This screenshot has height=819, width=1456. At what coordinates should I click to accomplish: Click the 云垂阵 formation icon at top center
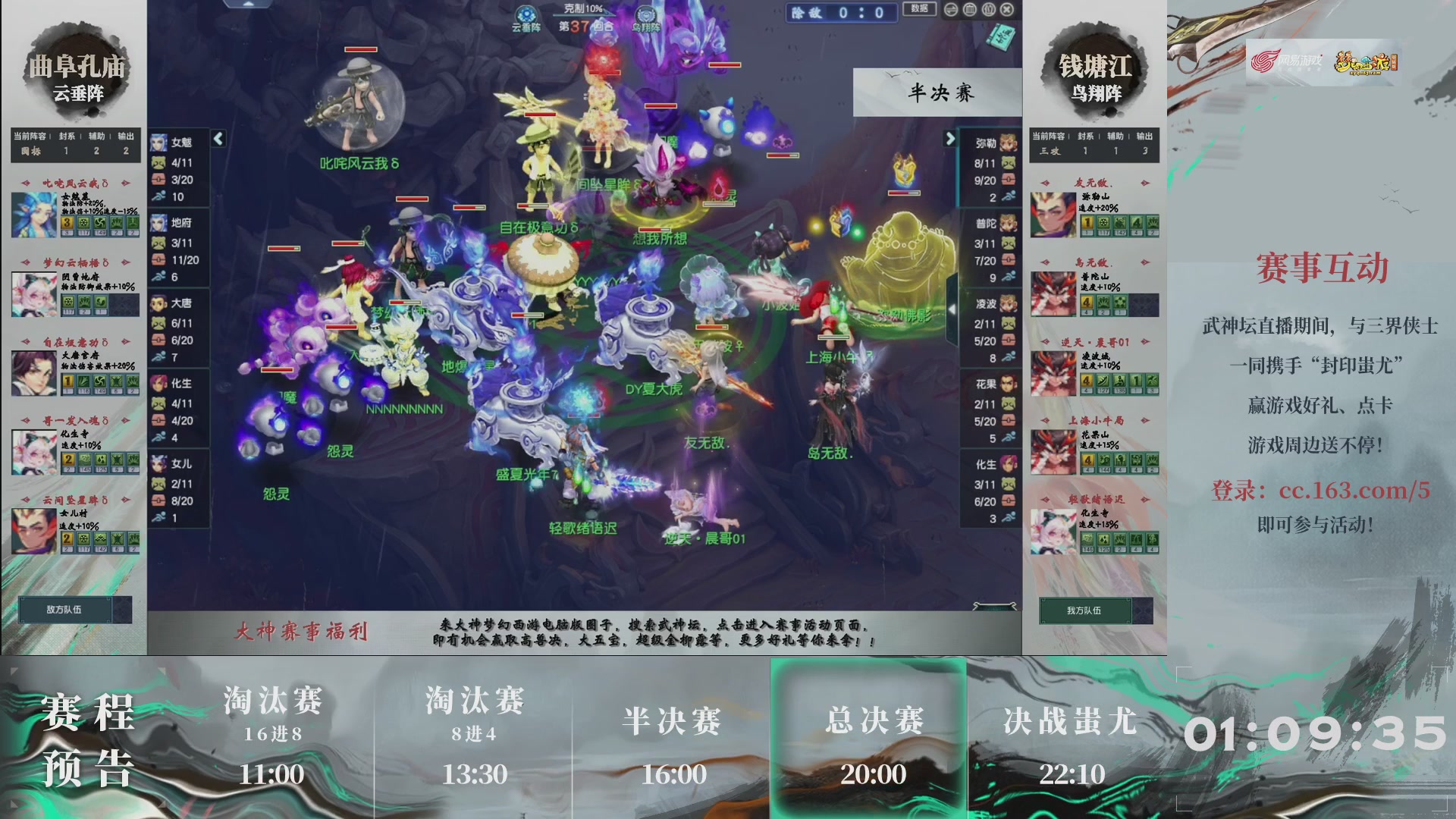click(526, 14)
